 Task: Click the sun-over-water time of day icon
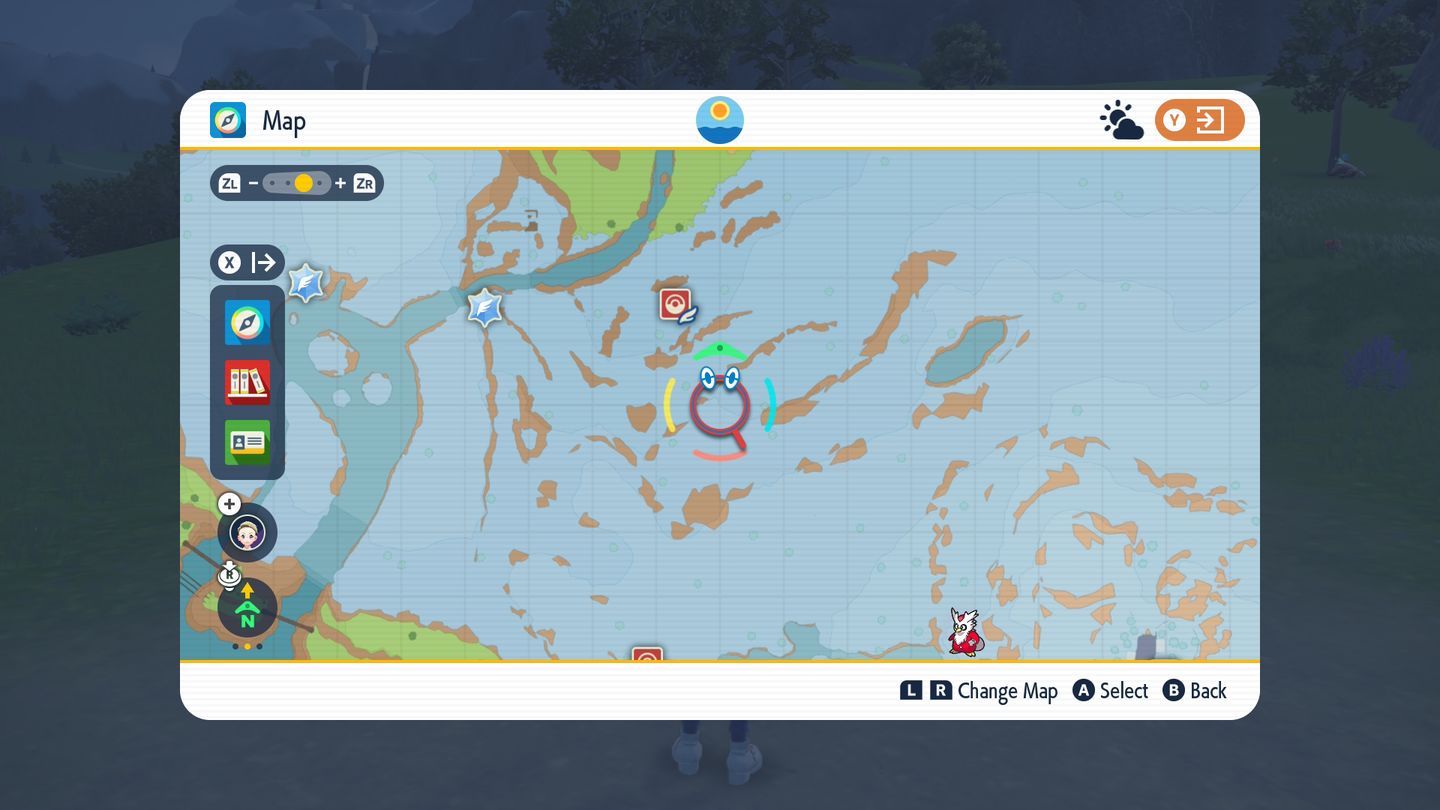click(x=720, y=120)
